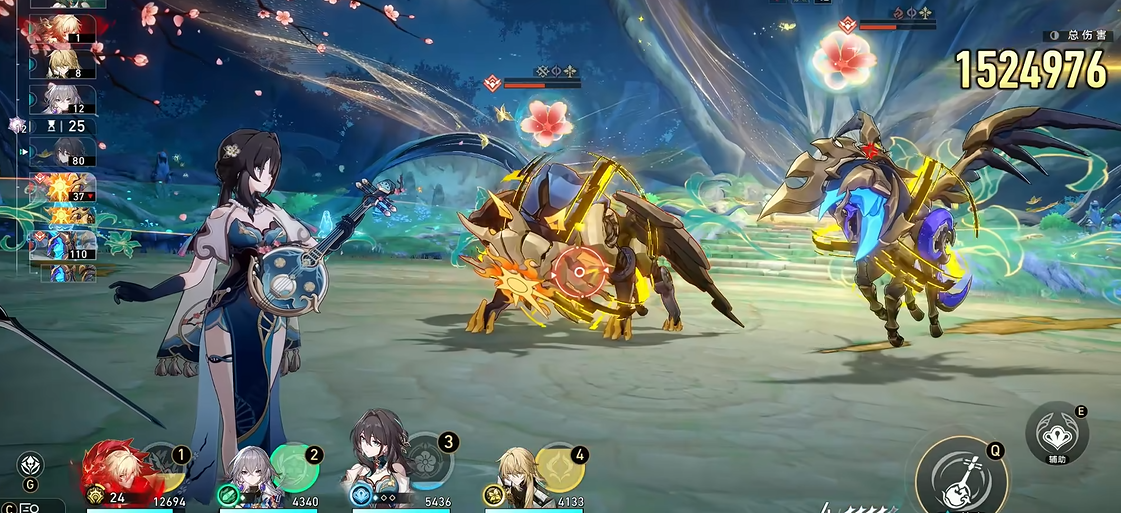Image resolution: width=1121 pixels, height=513 pixels.
Task: Trigger the dark-haired character's flower ultimate
Action: [x=427, y=462]
